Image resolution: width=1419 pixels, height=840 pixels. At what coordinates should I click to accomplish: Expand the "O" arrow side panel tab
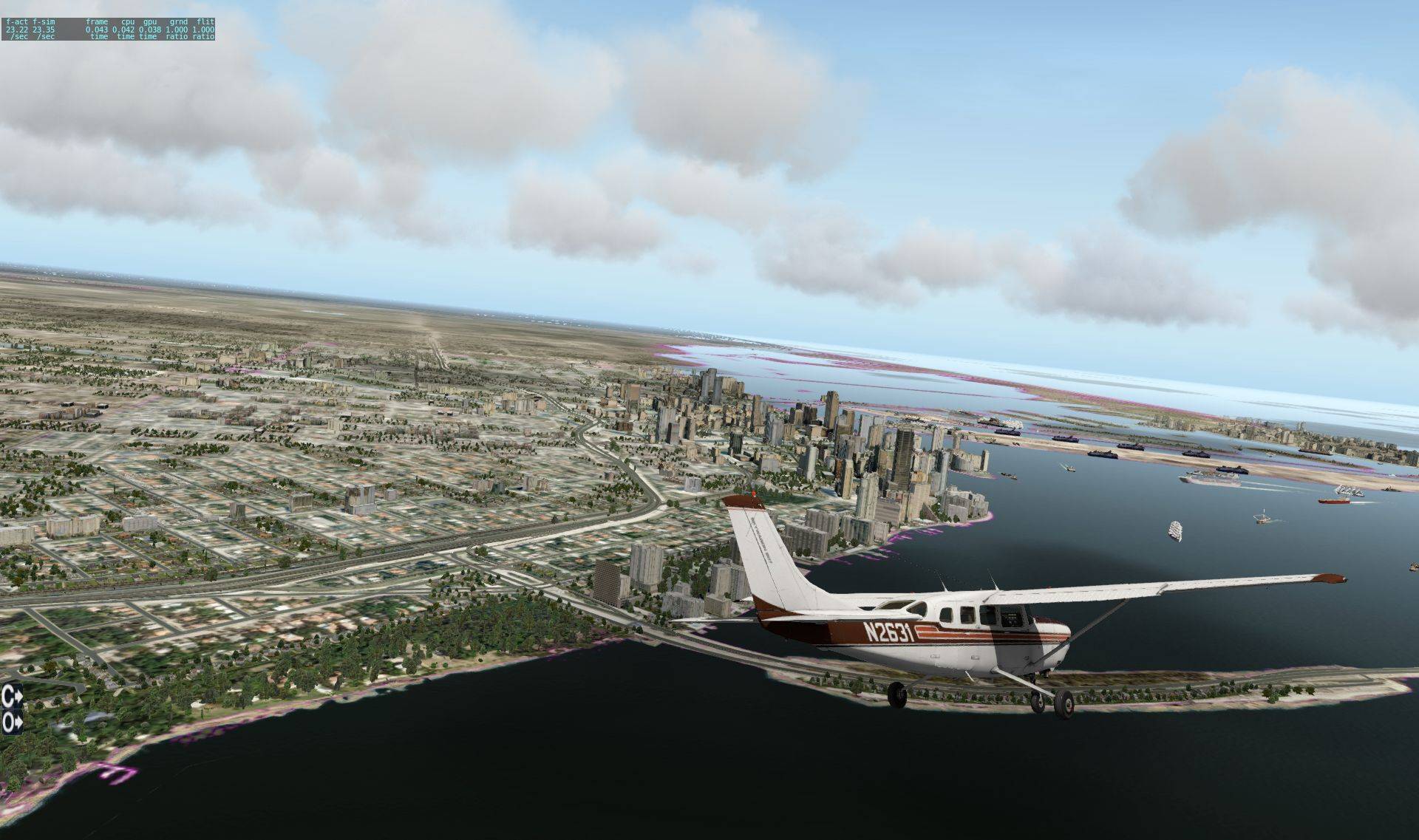tap(11, 722)
